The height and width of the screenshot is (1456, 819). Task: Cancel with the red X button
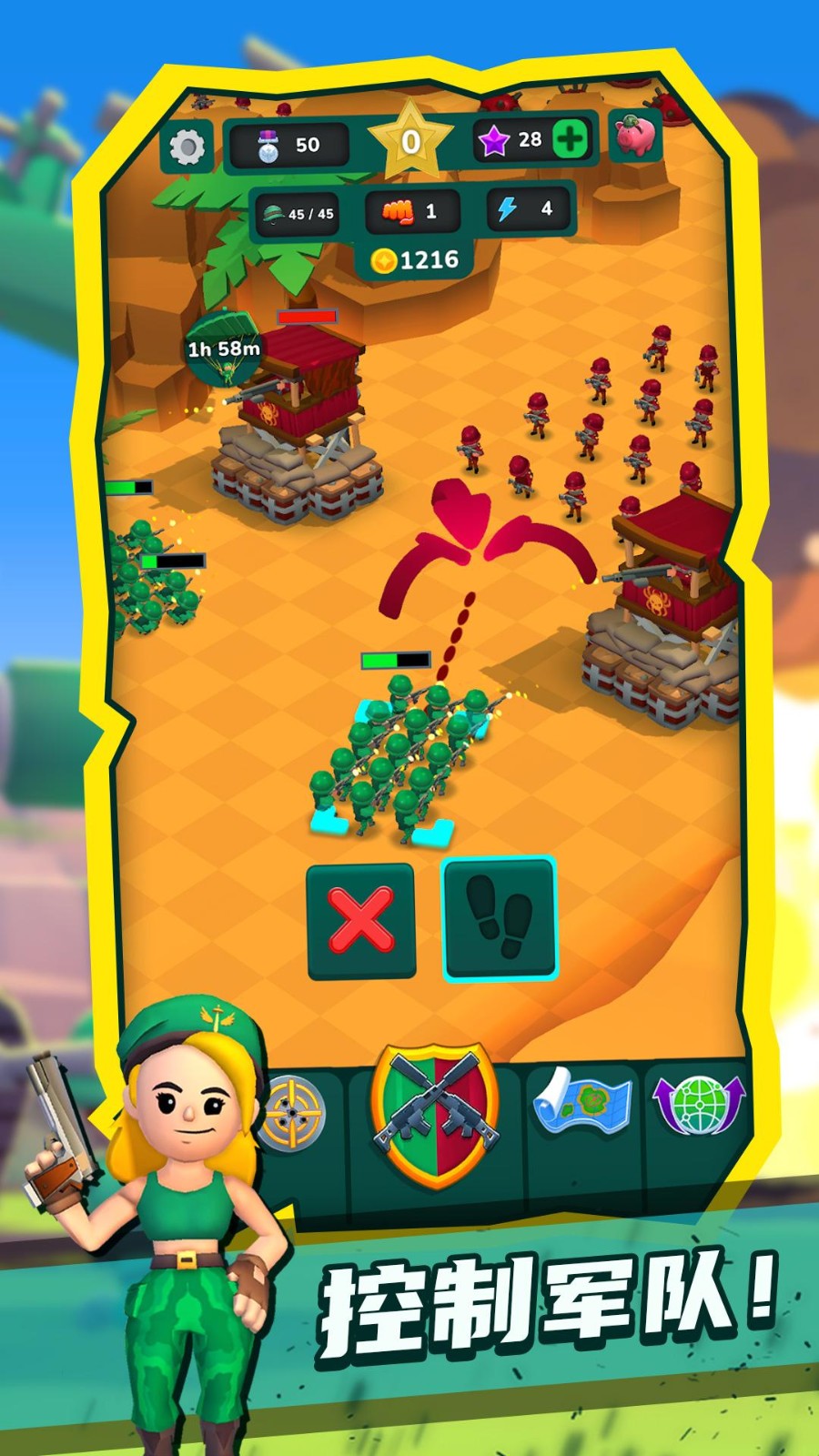pyautogui.click(x=361, y=921)
